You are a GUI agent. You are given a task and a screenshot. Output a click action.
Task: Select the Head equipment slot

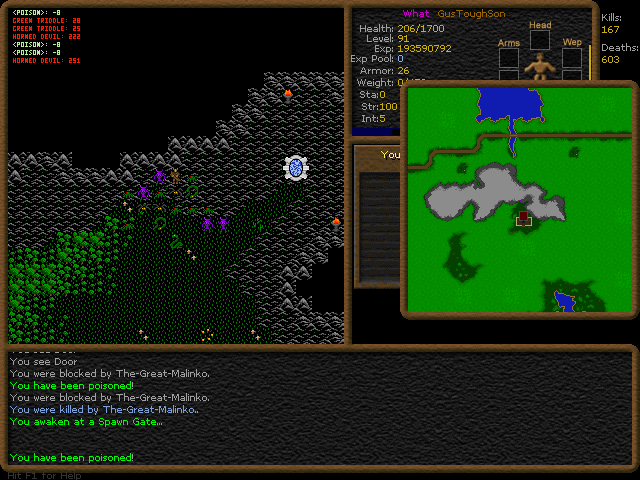[x=540, y=39]
